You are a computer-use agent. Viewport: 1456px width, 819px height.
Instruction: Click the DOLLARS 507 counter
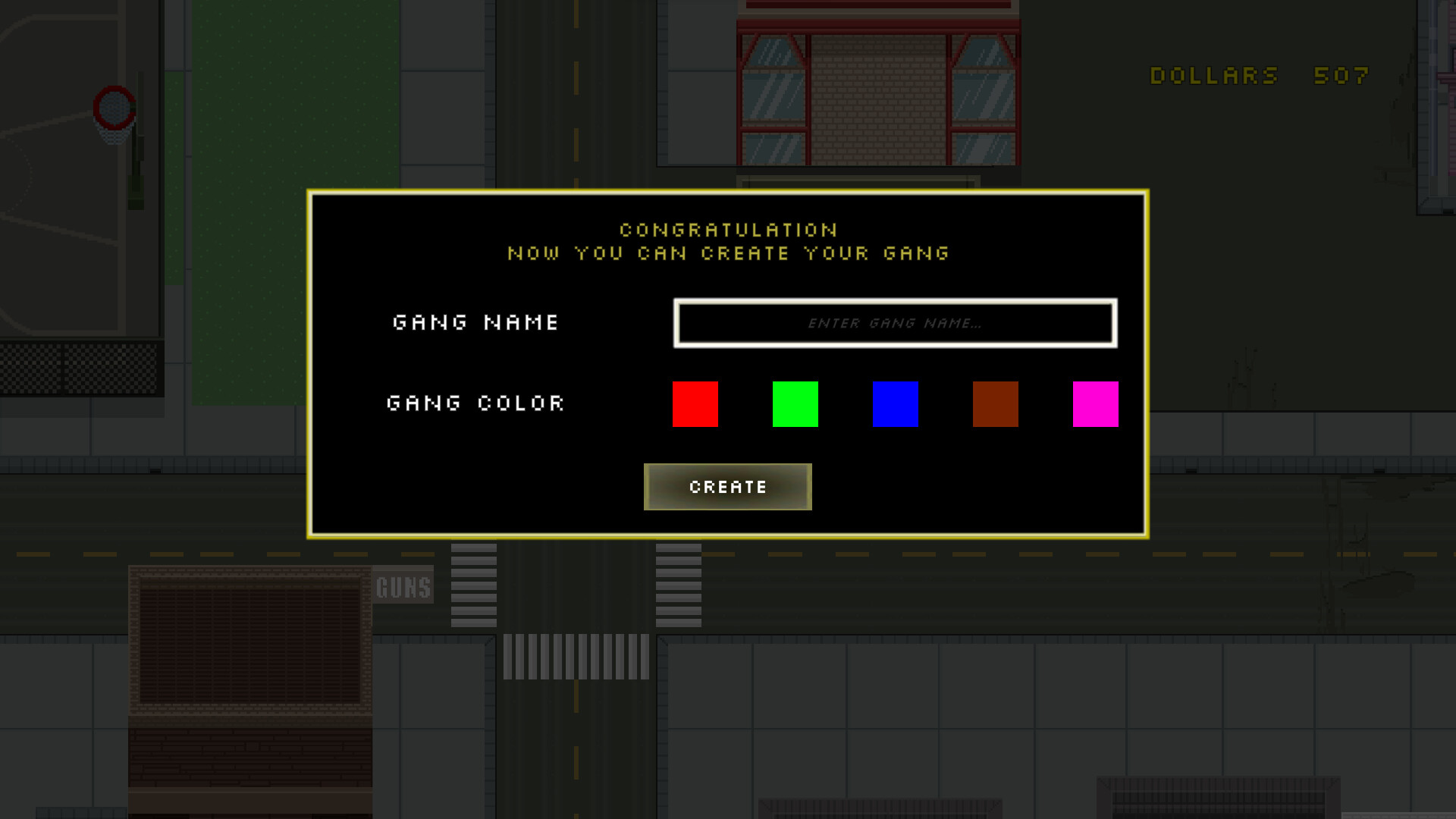1259,75
